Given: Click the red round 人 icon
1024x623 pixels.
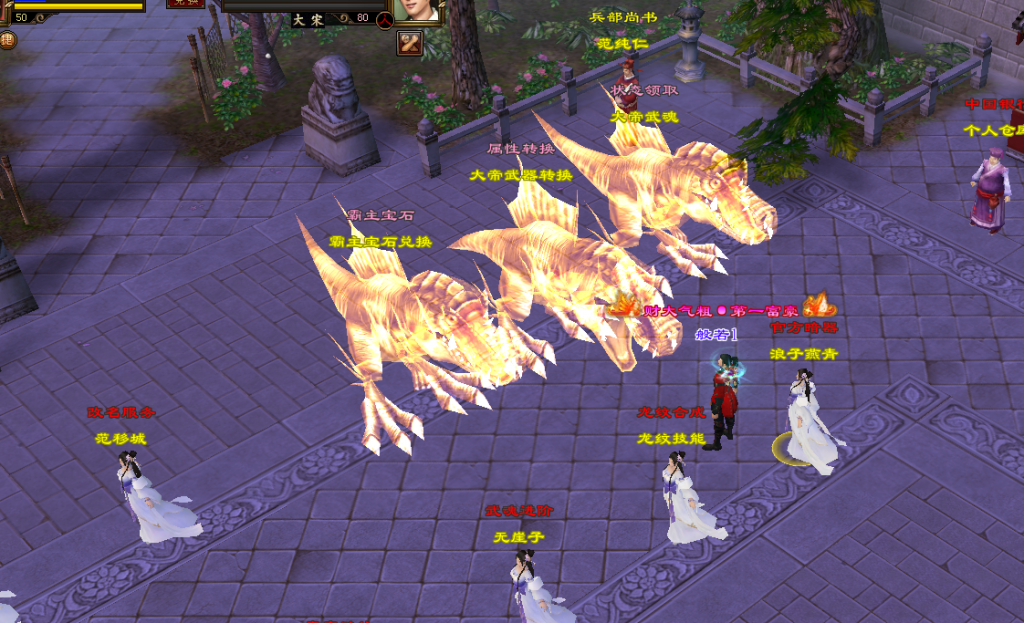Looking at the screenshot, I should coord(384,19).
